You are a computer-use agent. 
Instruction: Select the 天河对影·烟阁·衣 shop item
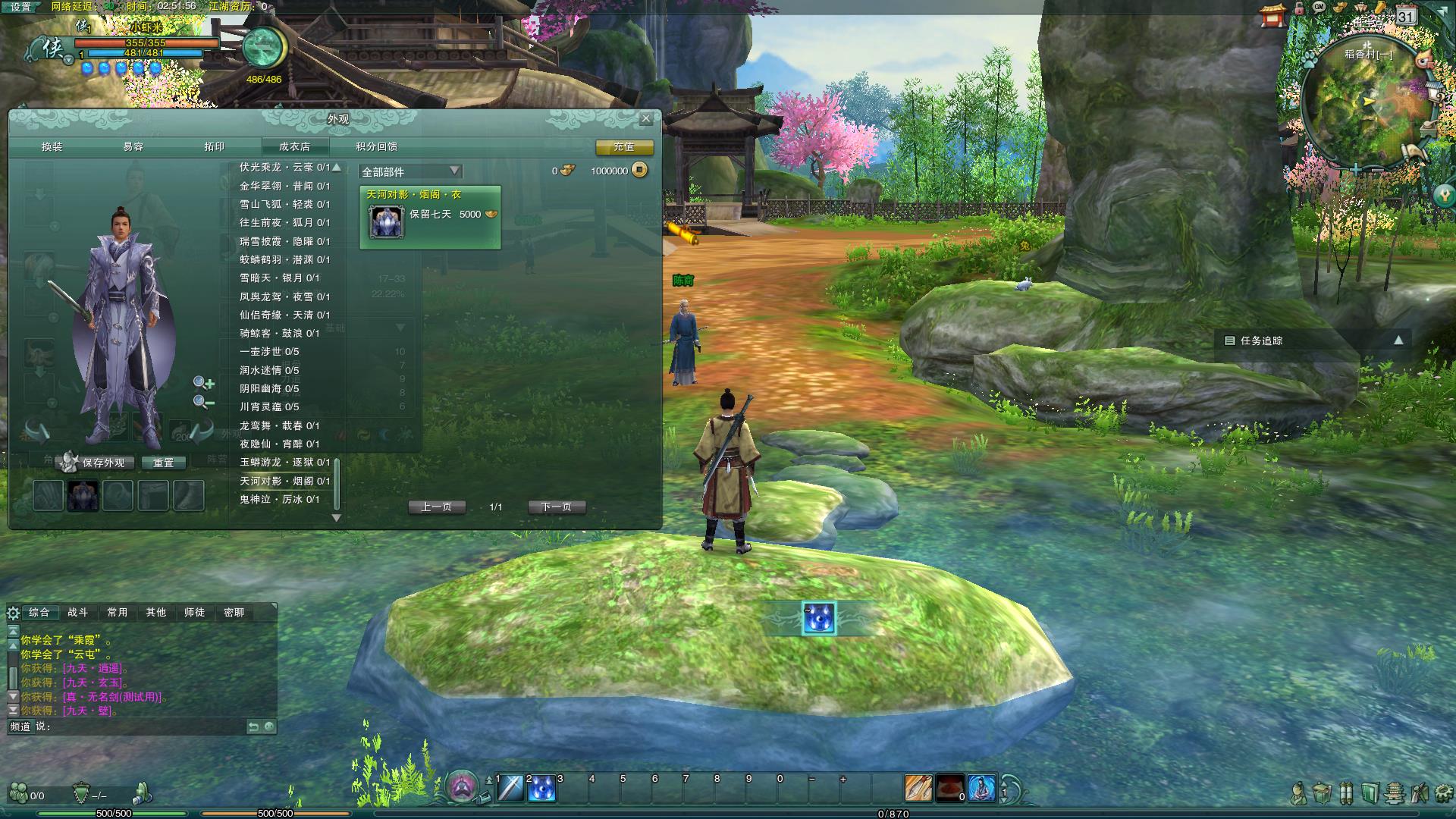(430, 217)
